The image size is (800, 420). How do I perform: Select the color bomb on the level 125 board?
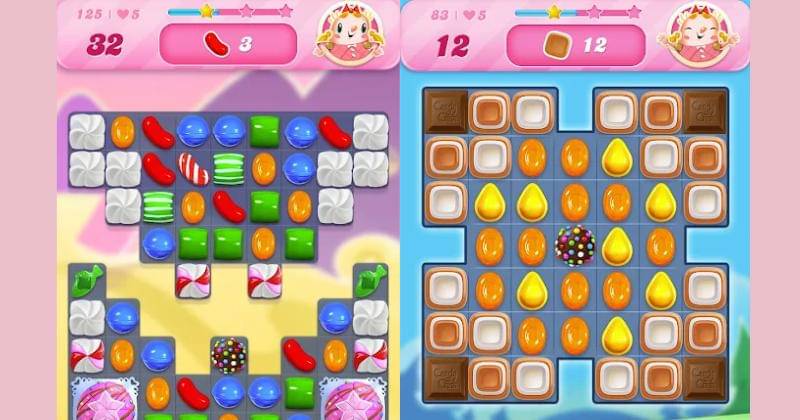click(228, 353)
